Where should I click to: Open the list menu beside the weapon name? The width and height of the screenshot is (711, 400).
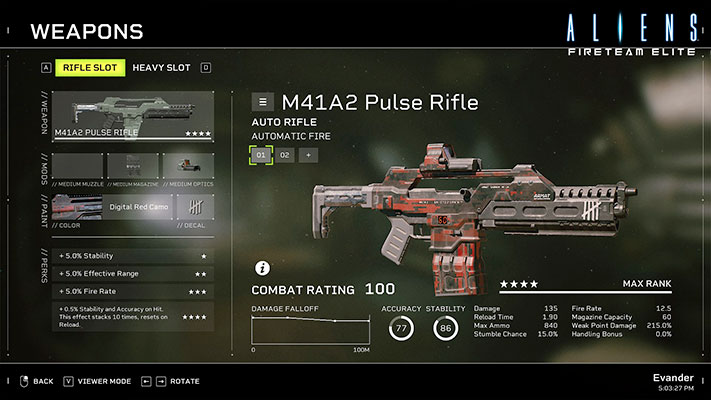pos(262,102)
